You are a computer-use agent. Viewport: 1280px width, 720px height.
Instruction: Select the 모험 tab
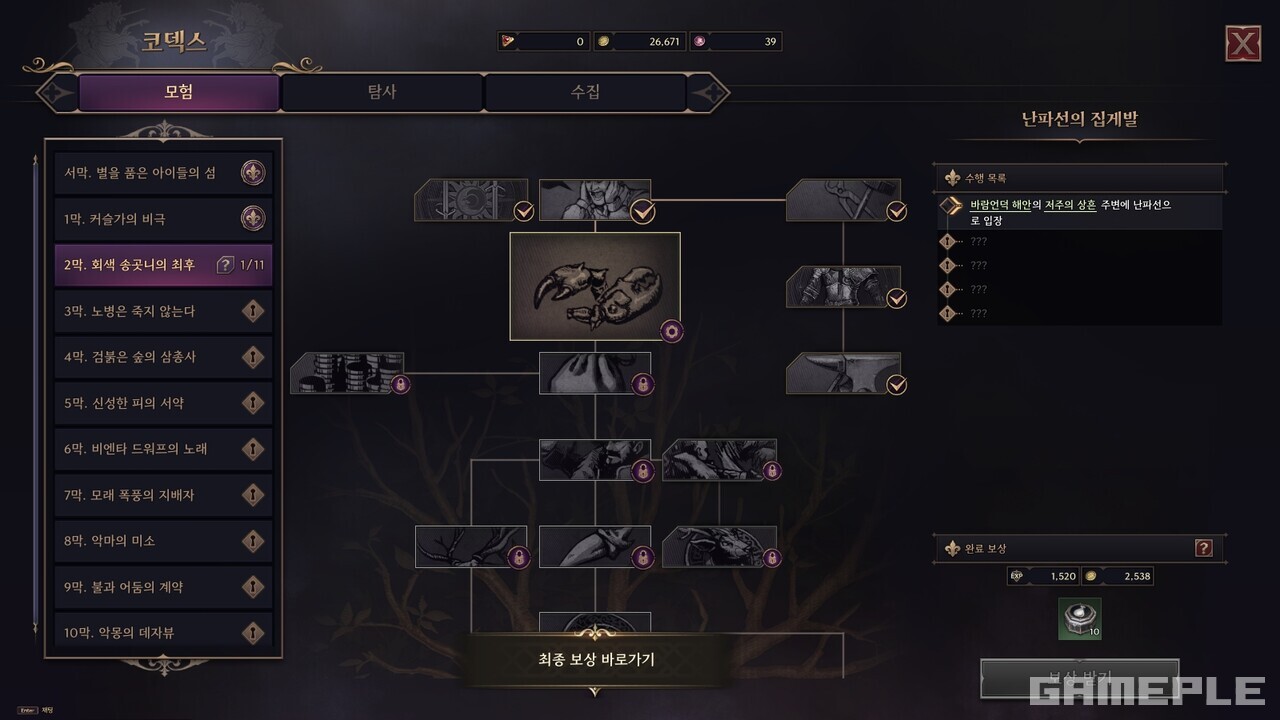[179, 93]
